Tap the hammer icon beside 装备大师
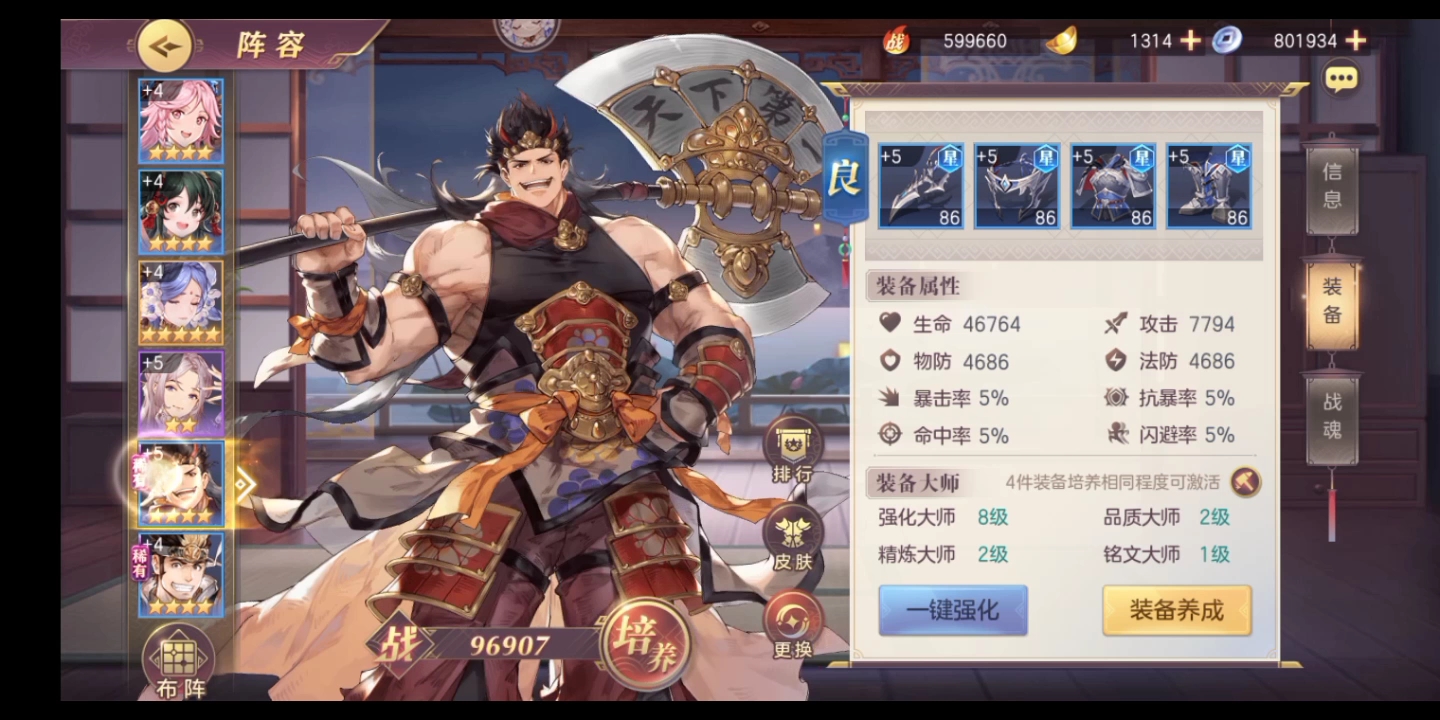This screenshot has width=1440, height=720. [1245, 482]
